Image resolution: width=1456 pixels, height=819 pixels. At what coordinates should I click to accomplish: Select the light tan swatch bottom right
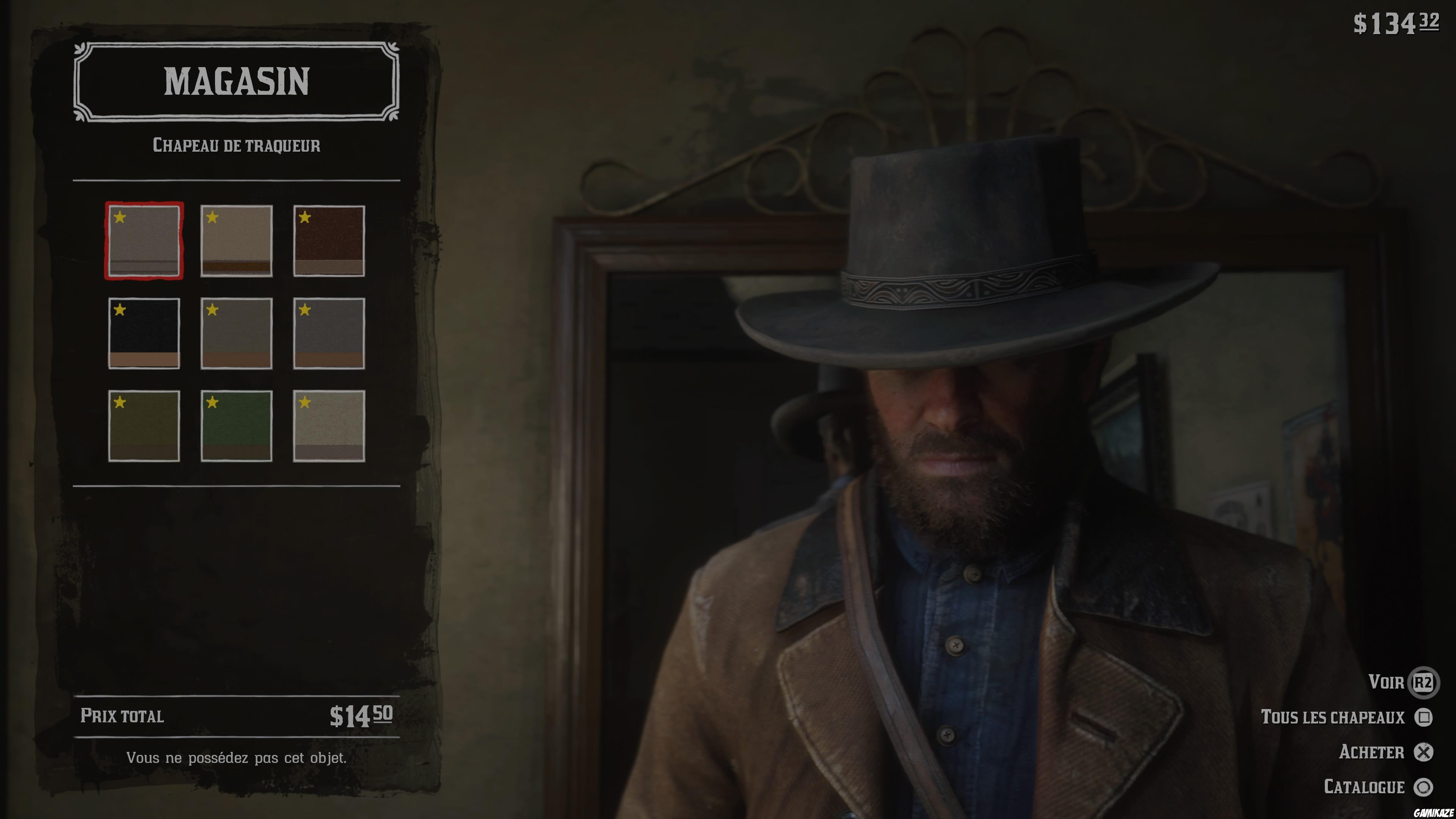tap(329, 427)
